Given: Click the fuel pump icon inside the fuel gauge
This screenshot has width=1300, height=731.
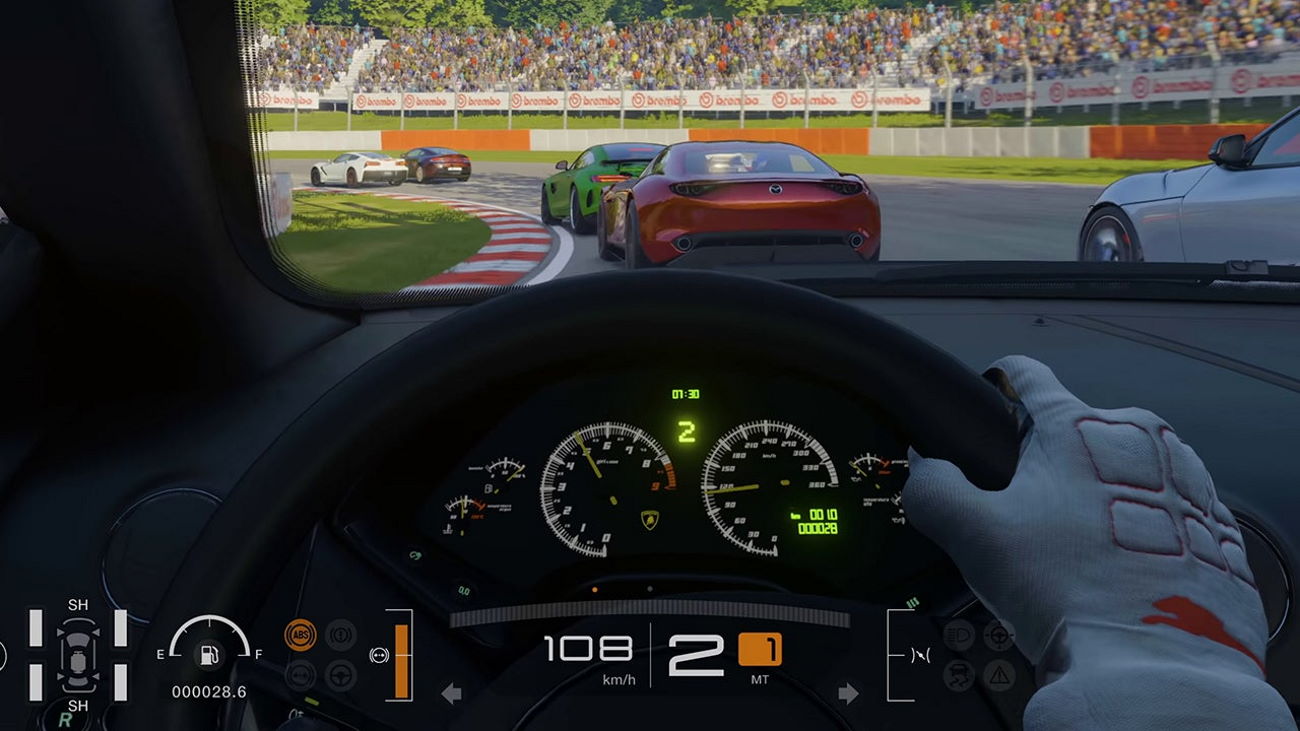Looking at the screenshot, I should (210, 656).
